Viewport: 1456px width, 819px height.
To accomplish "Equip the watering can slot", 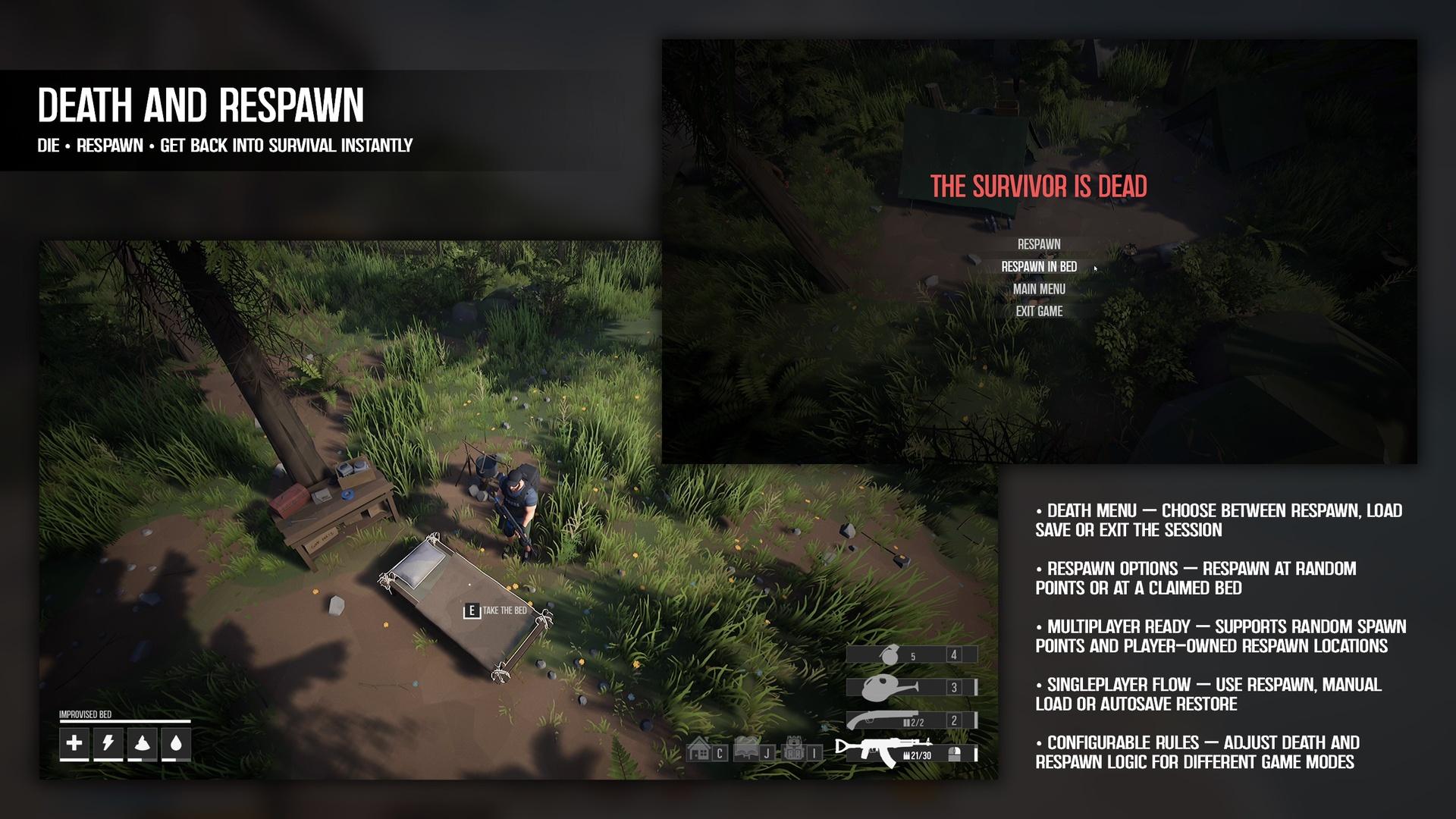I will coord(911,687).
